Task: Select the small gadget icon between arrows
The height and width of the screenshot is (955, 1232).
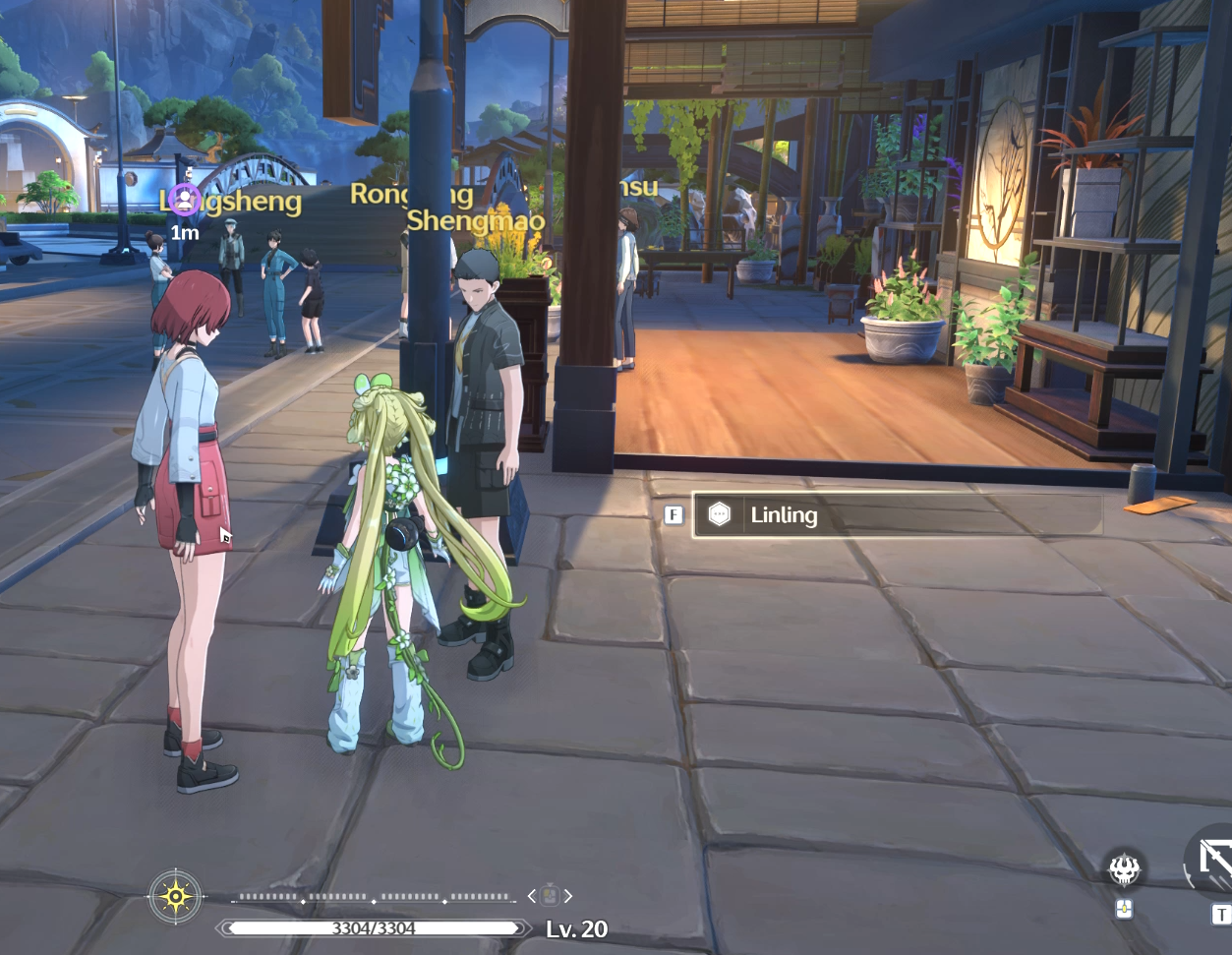Action: pos(550,896)
